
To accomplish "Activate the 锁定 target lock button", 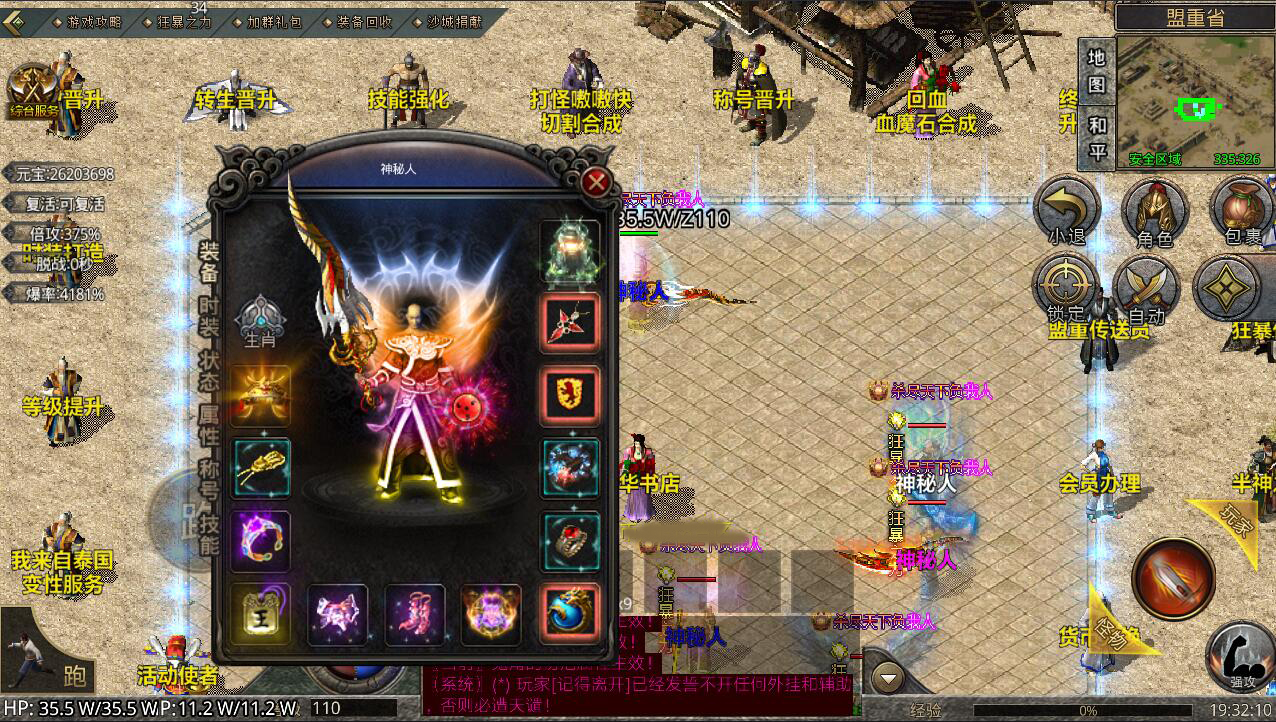I will 1066,292.
